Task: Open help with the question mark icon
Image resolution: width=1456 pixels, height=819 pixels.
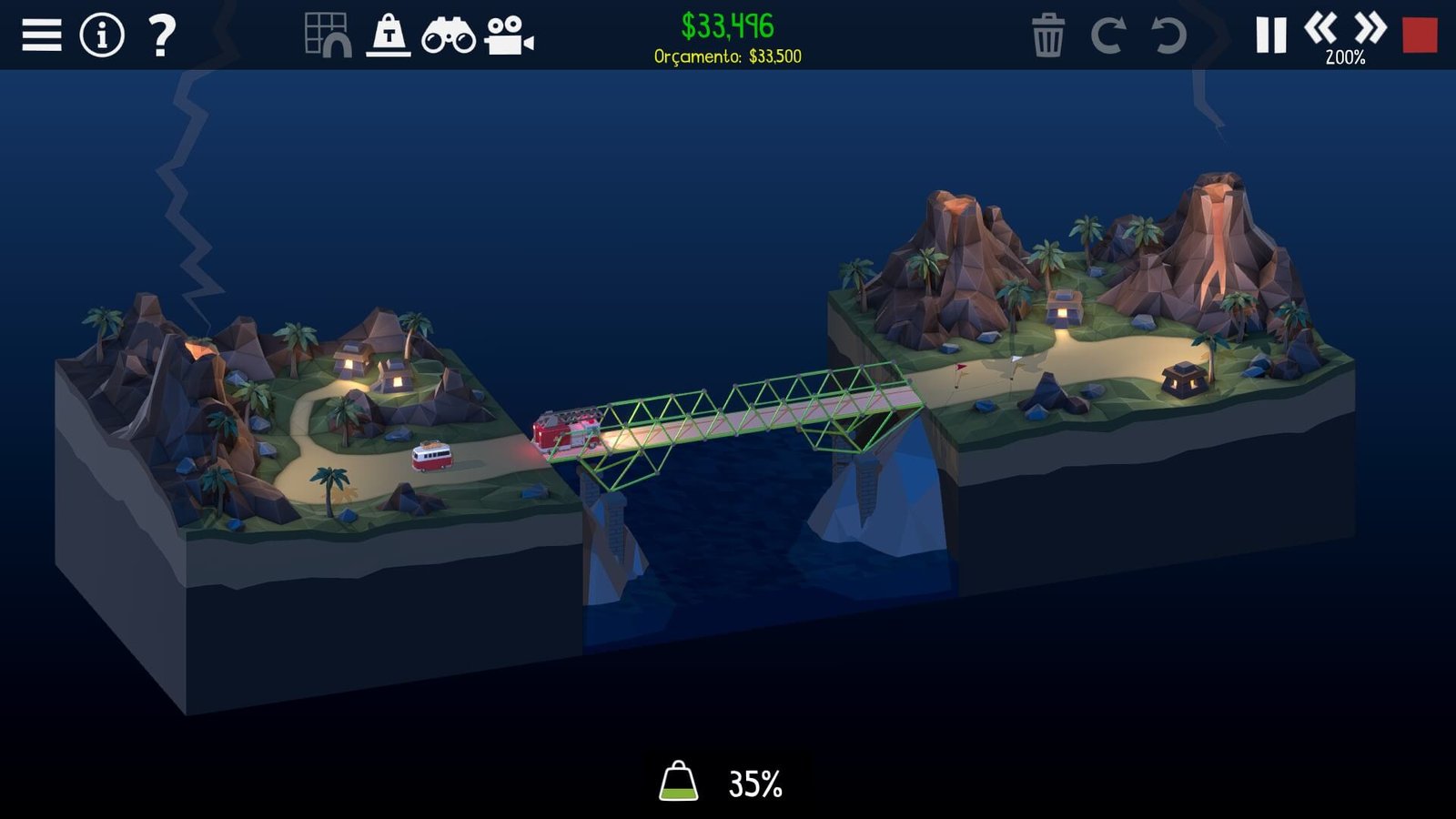Action: [x=162, y=35]
